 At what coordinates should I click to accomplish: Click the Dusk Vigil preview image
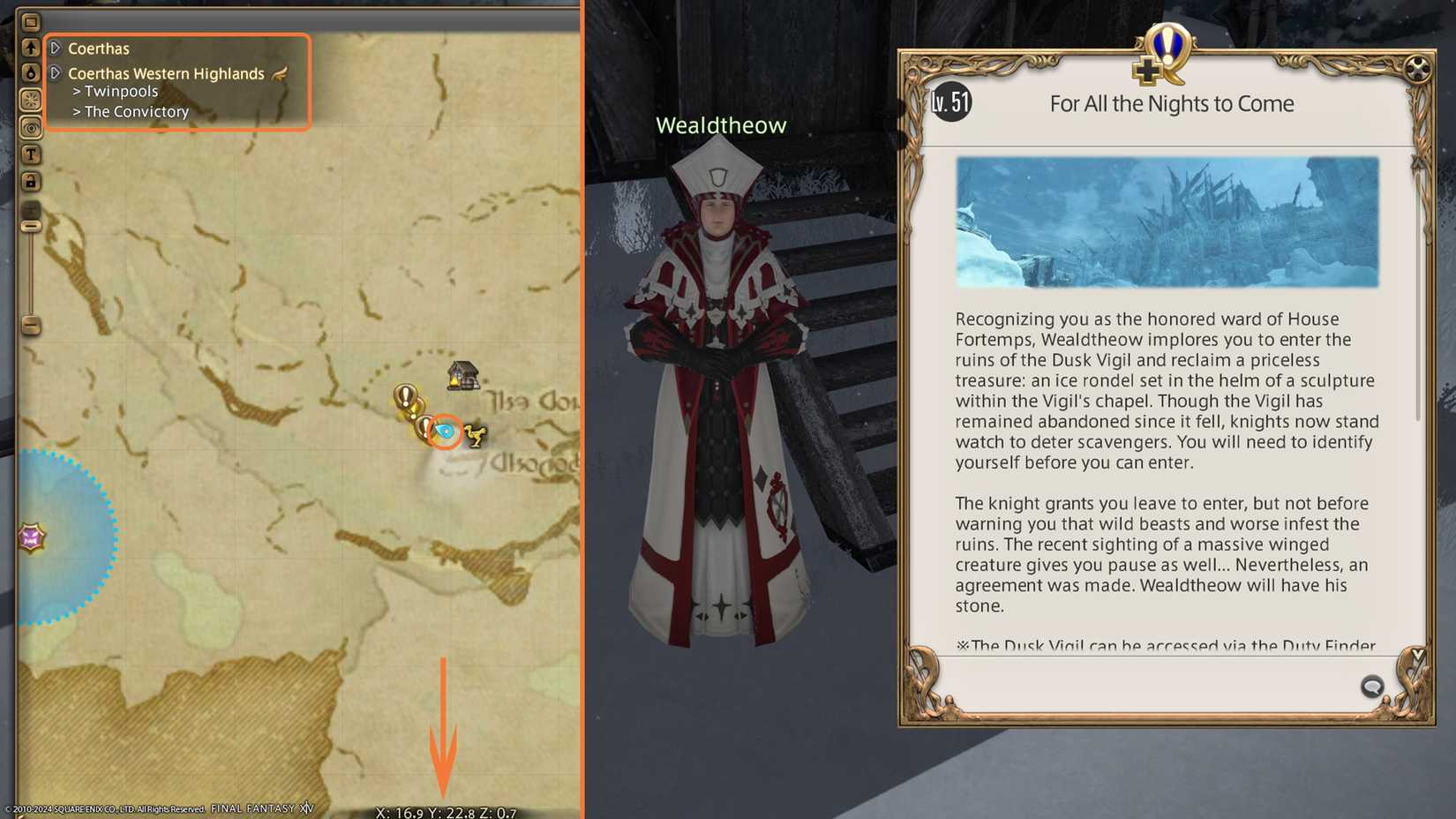point(1169,223)
